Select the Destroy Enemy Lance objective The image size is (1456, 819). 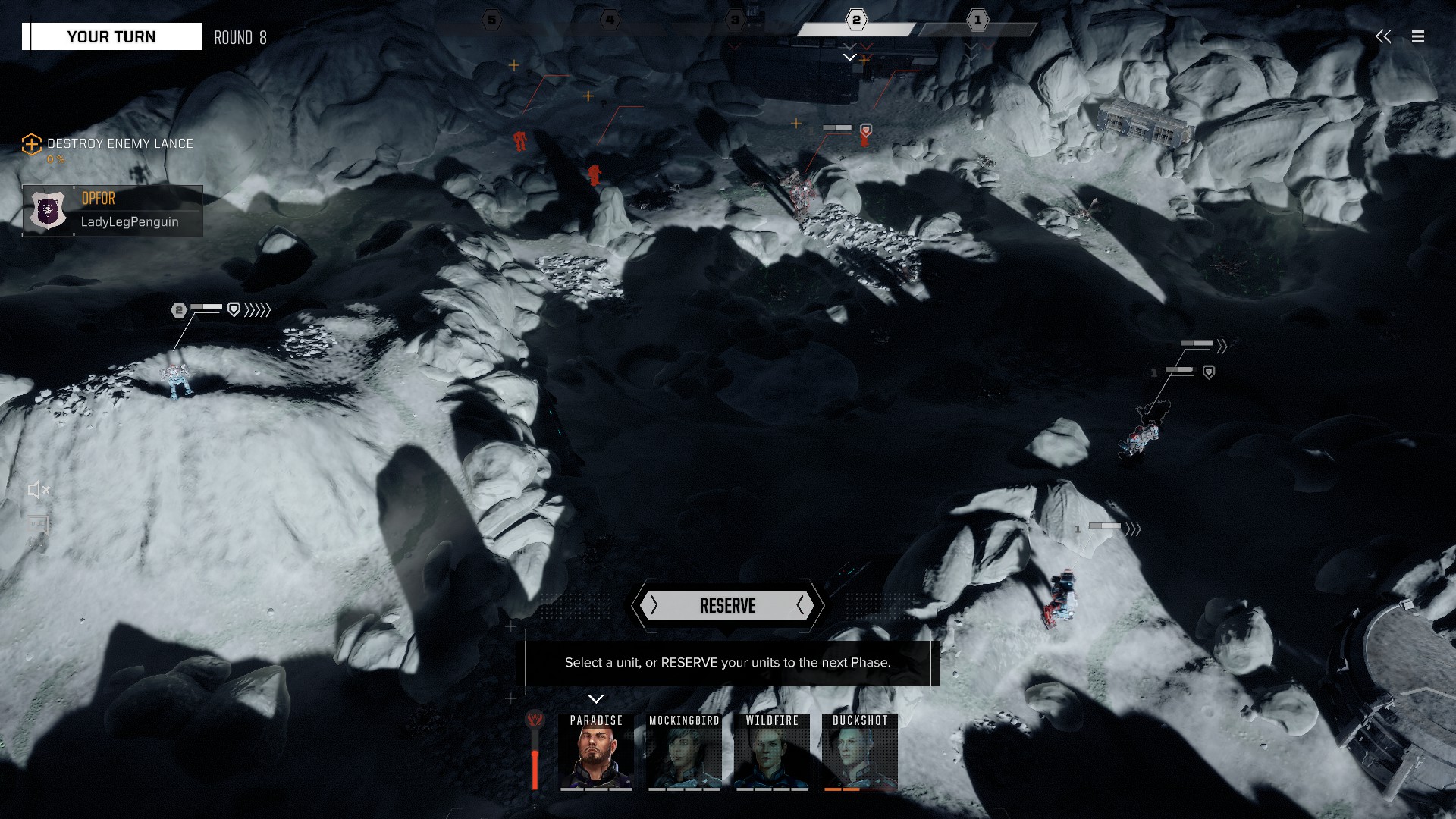point(119,143)
